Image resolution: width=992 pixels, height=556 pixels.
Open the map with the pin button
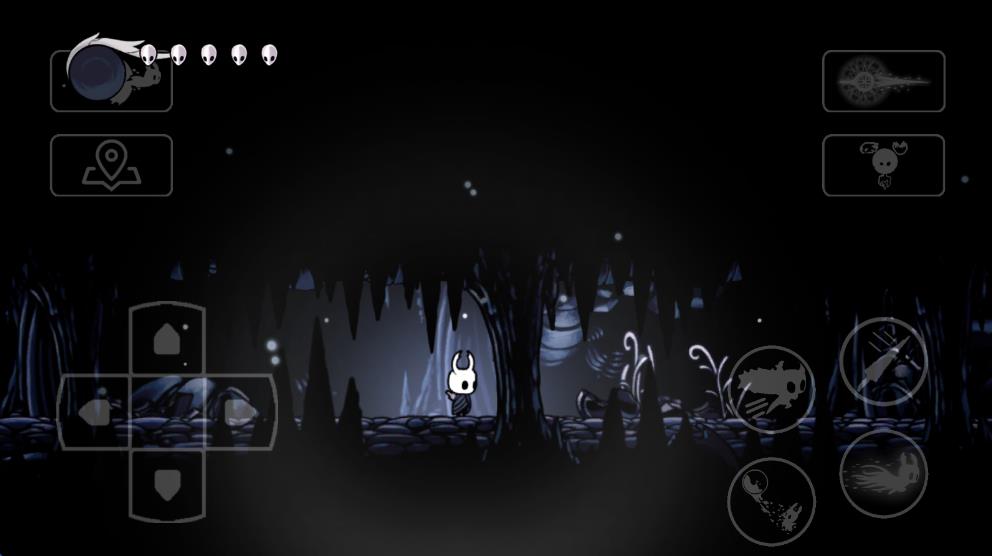tap(111, 165)
